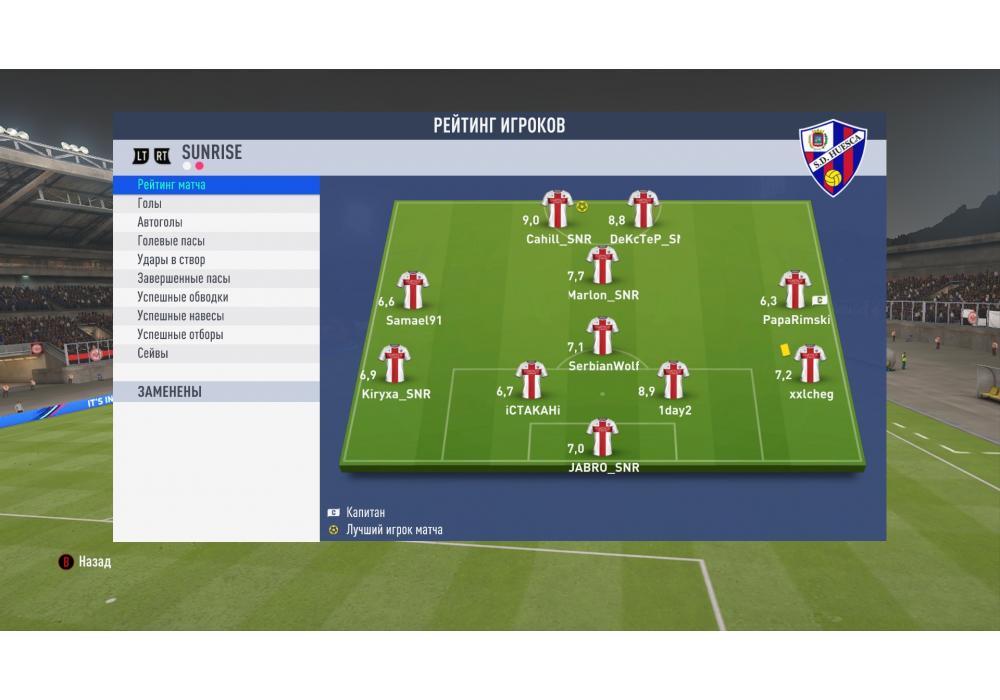
Task: Select player DeKcTeP on the pitch
Action: (642, 210)
